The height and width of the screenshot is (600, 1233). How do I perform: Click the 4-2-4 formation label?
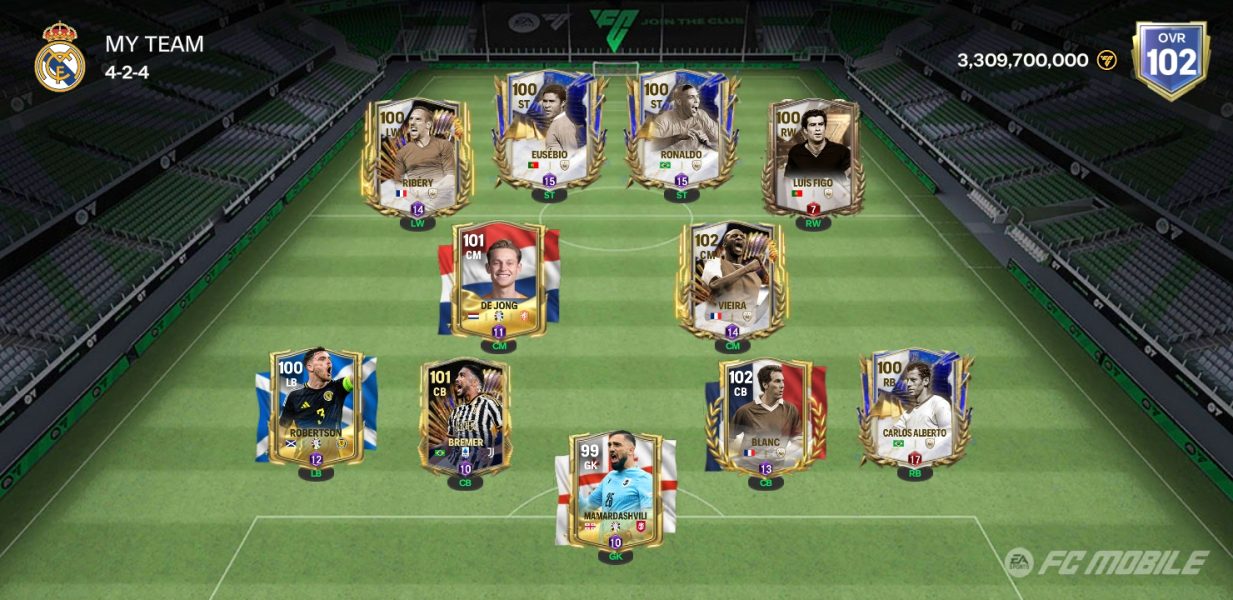(x=127, y=72)
